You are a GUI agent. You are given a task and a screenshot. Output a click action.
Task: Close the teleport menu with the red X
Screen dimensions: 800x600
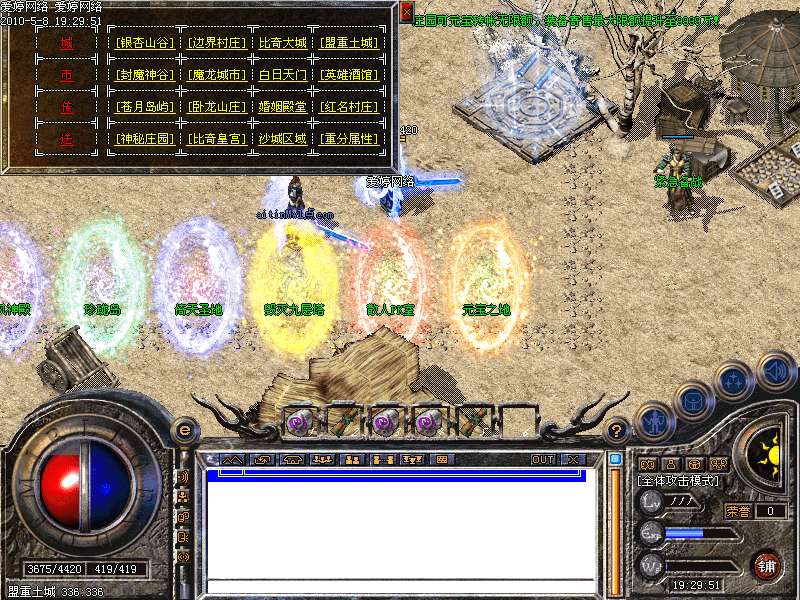coord(406,11)
